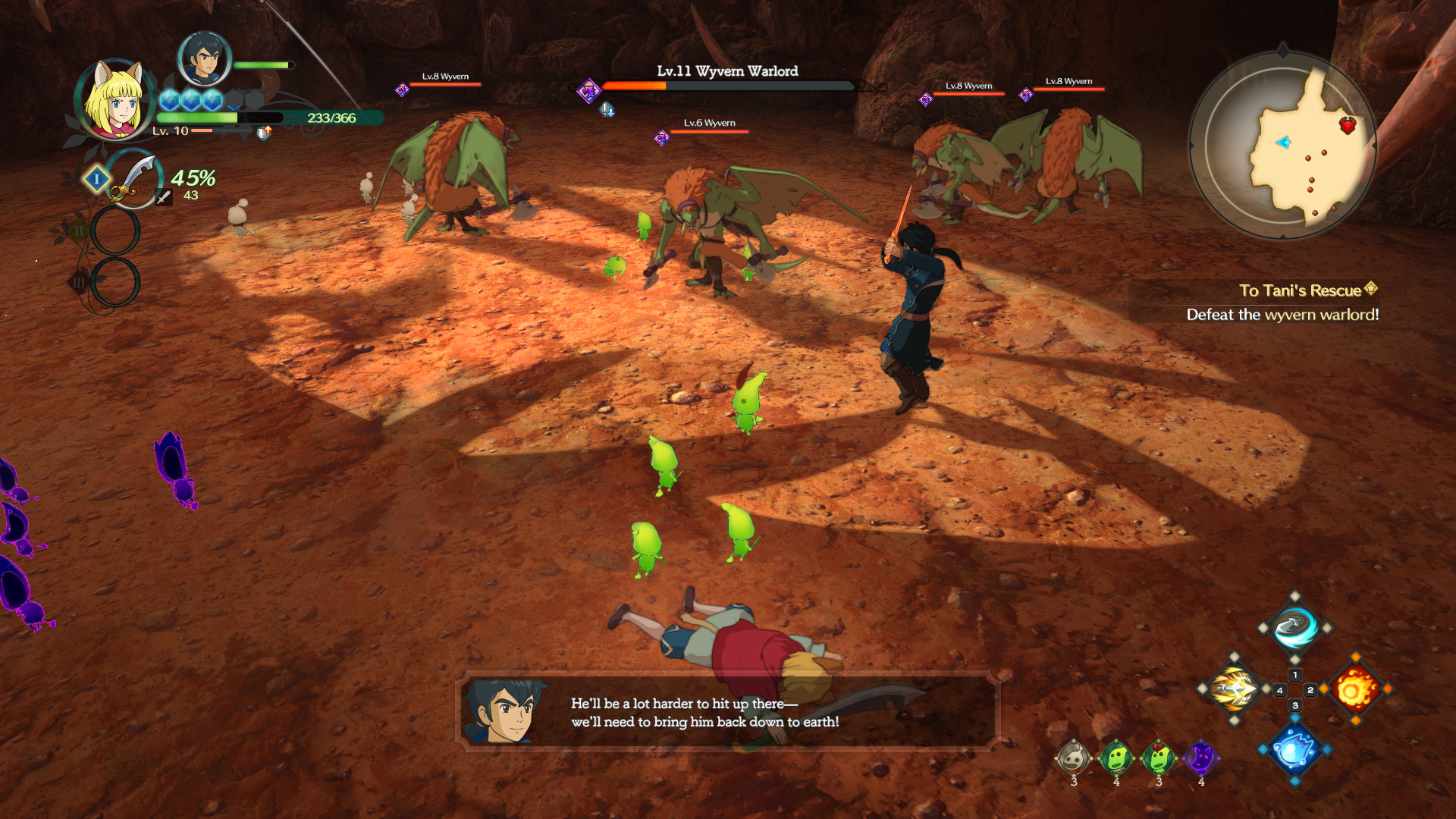Select the curved sword weapon slot I
1456x819 pixels.
133,180
